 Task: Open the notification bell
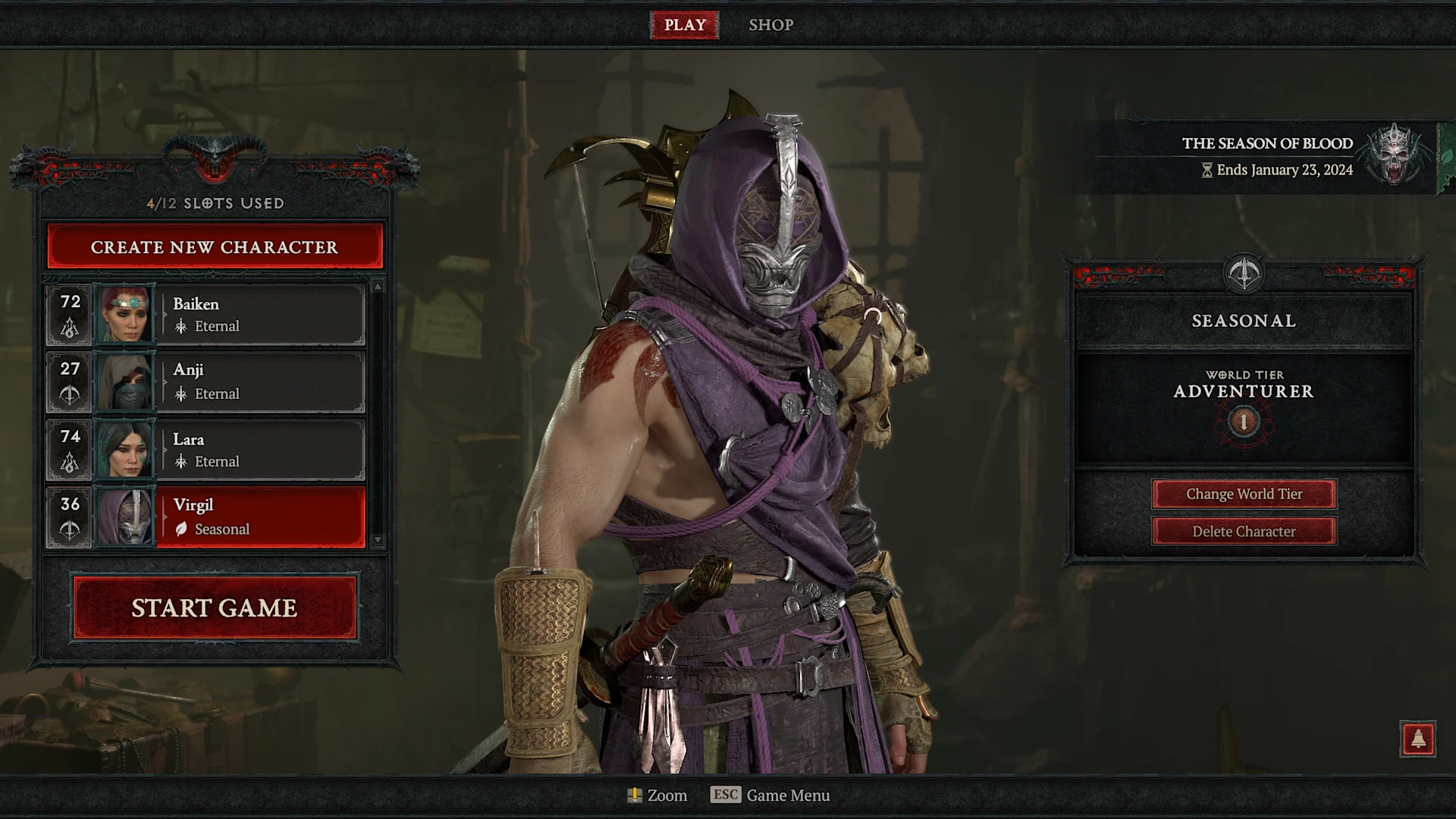[x=1417, y=739]
